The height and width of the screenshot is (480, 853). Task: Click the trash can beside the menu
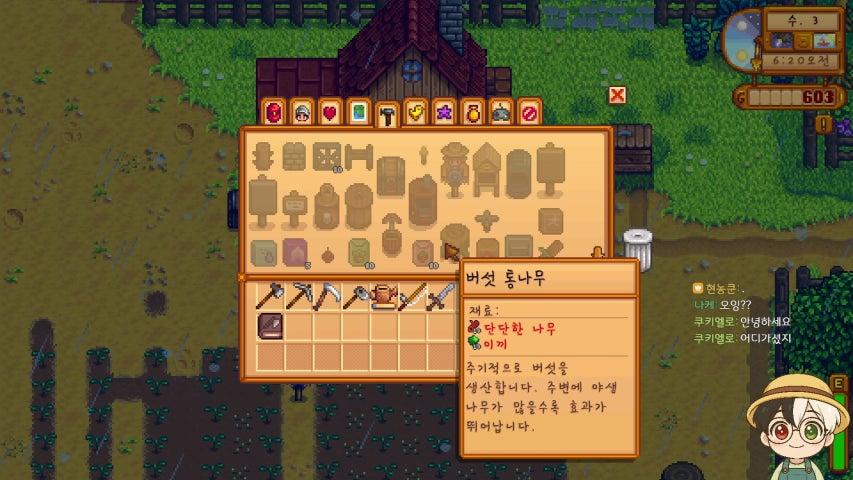pyautogui.click(x=637, y=249)
